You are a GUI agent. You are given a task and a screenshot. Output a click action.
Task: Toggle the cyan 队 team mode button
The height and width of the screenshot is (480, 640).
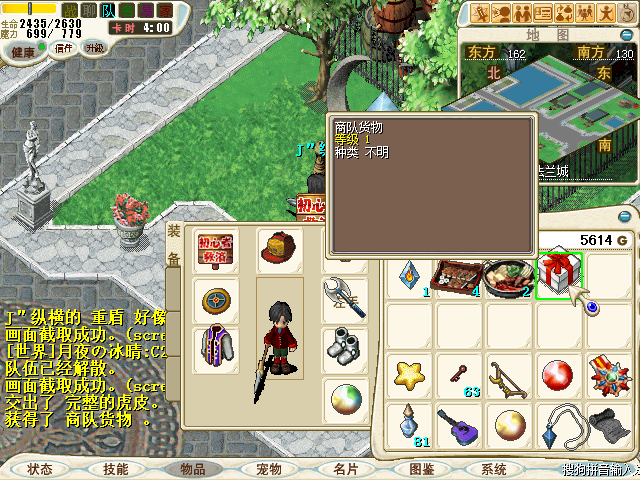(107, 10)
